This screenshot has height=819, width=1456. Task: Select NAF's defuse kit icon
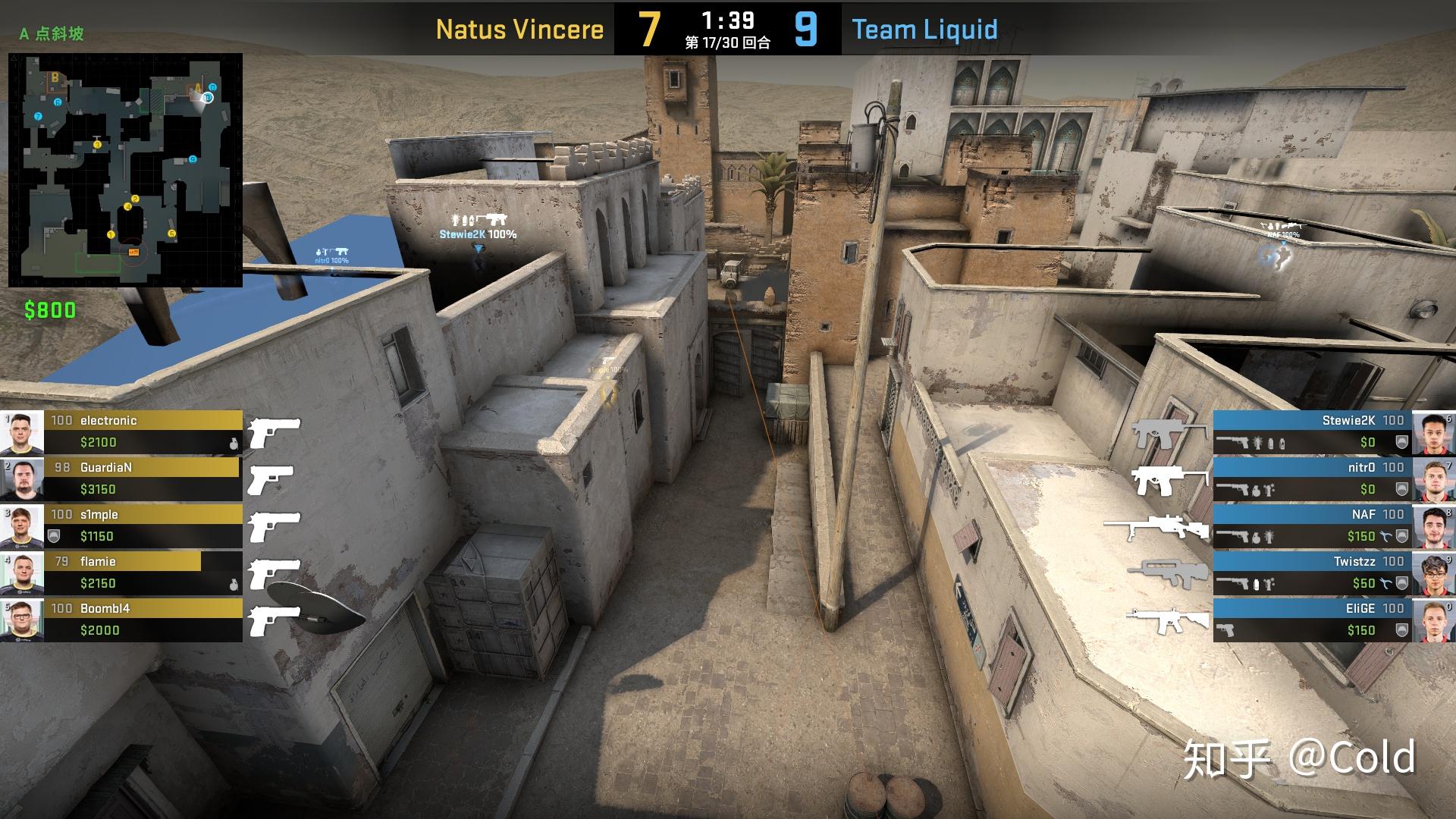click(1386, 536)
